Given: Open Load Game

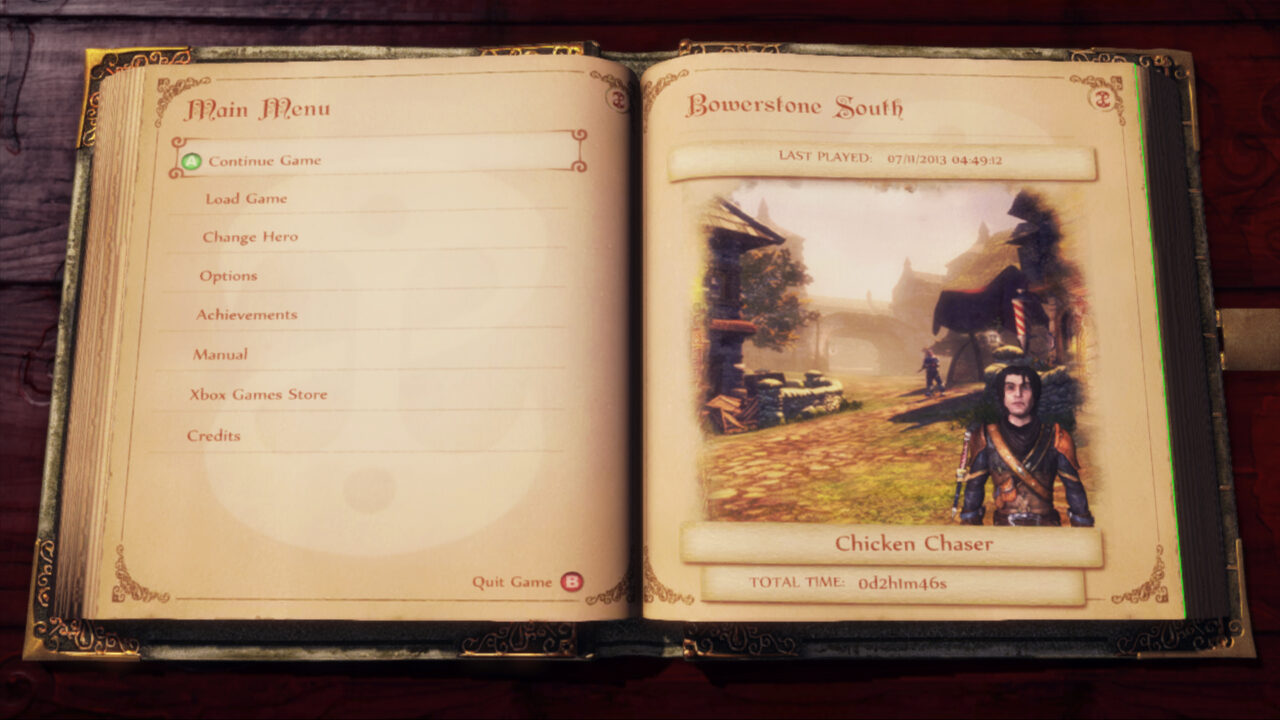Looking at the screenshot, I should [248, 198].
